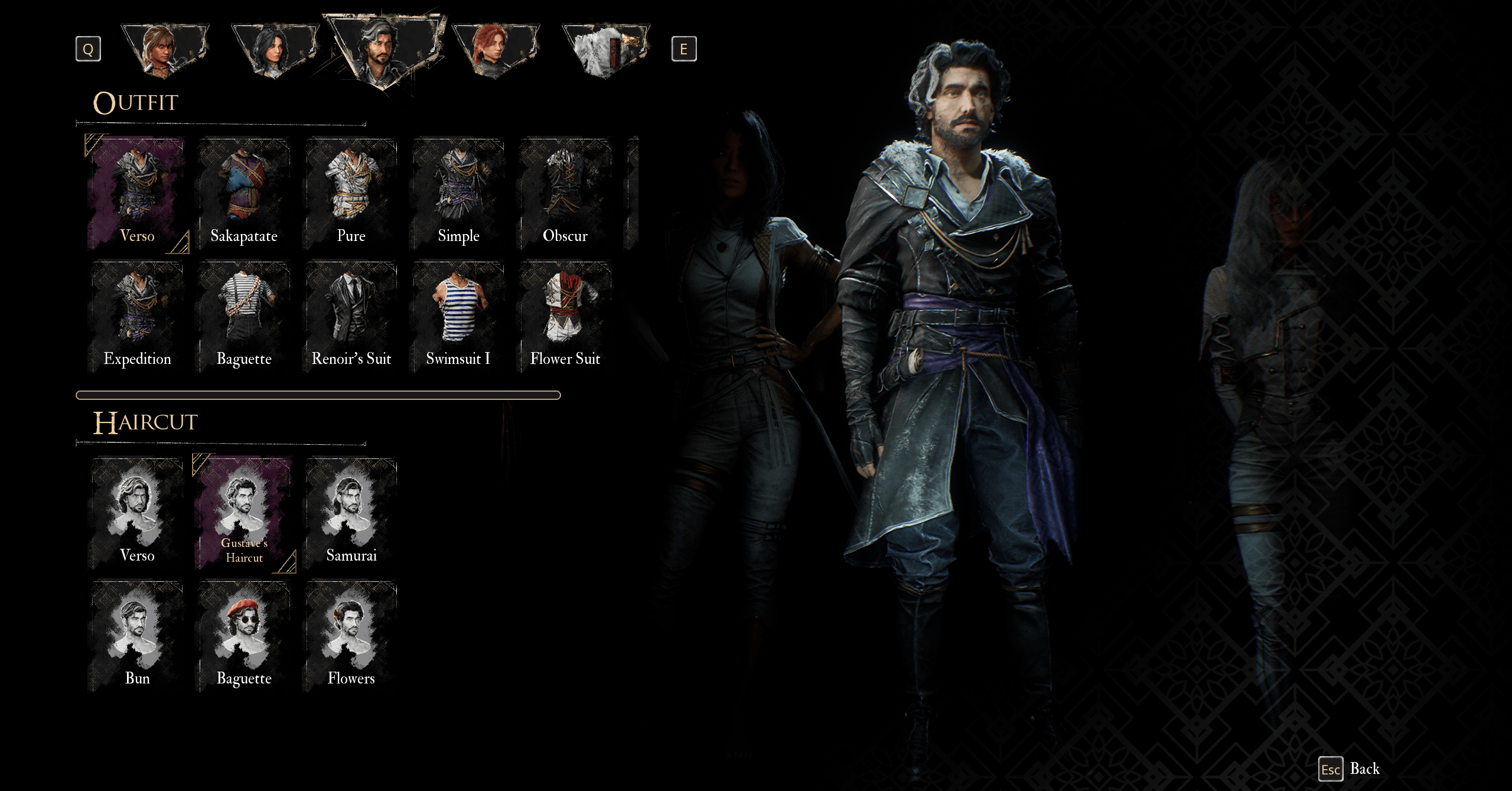Select the Verso haircut tile
The height and width of the screenshot is (791, 1512).
(x=137, y=513)
